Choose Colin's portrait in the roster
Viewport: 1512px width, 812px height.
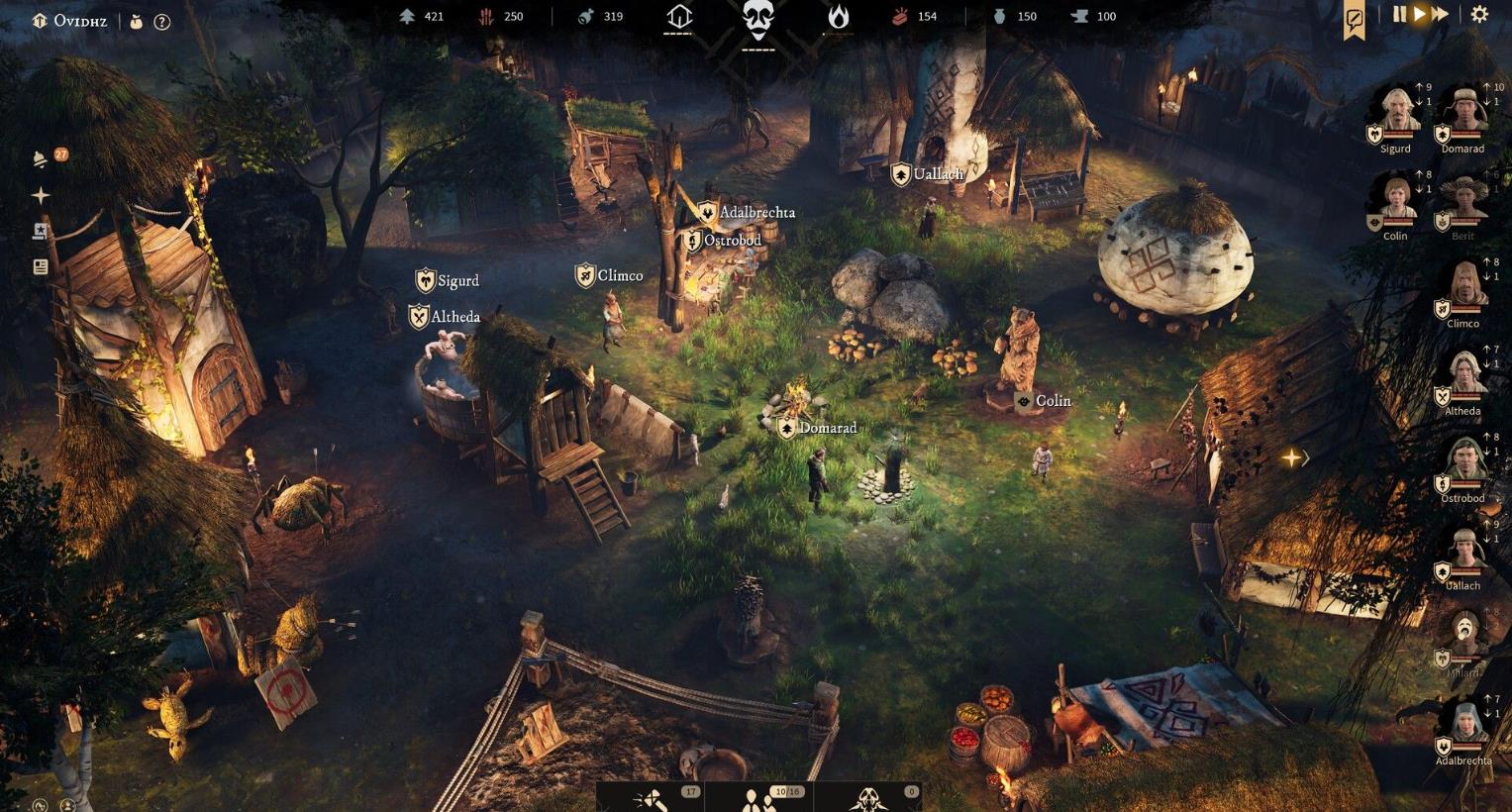(1396, 201)
